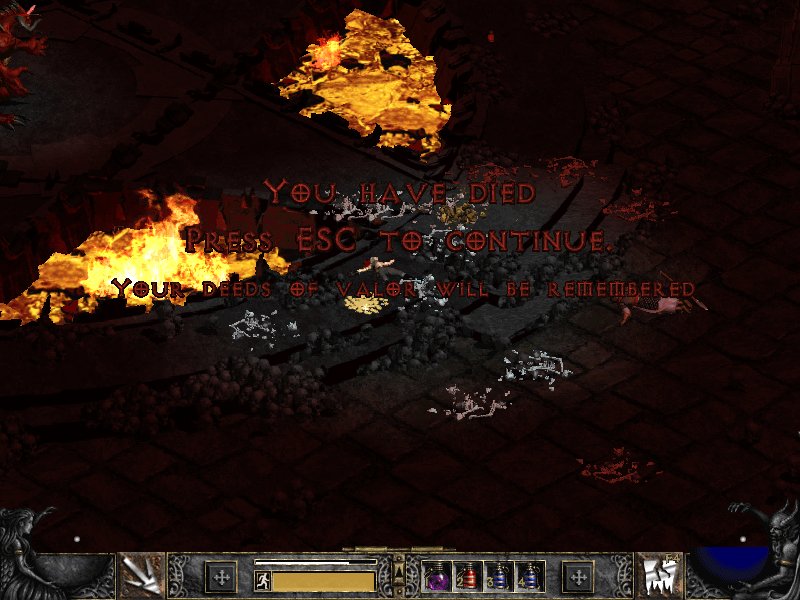Click the cross button beside the run toggle
800x600 pixels.
221,577
